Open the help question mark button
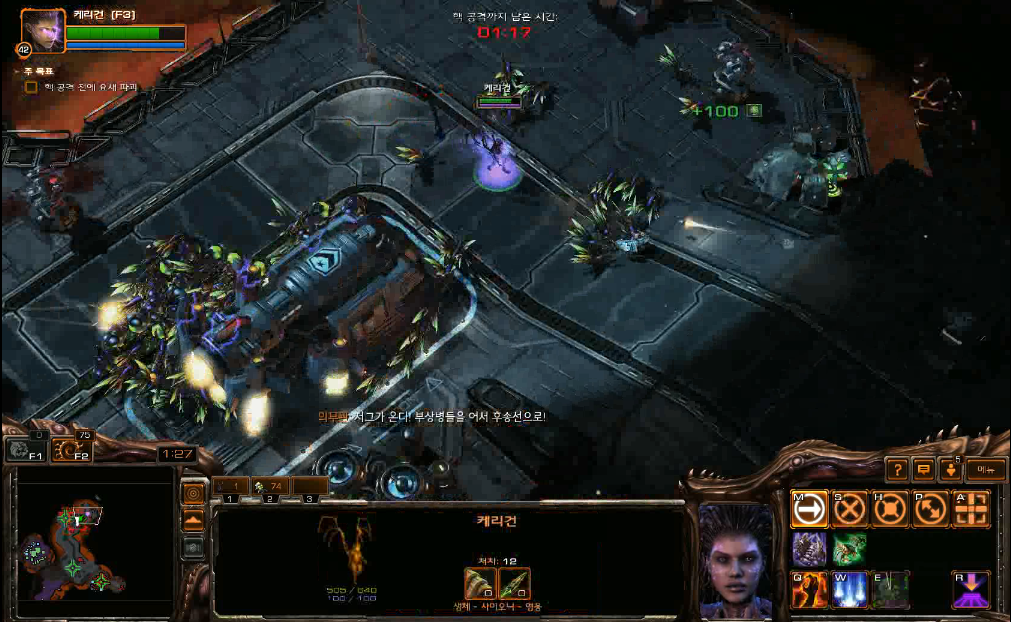This screenshot has height=622, width=1011. click(897, 469)
